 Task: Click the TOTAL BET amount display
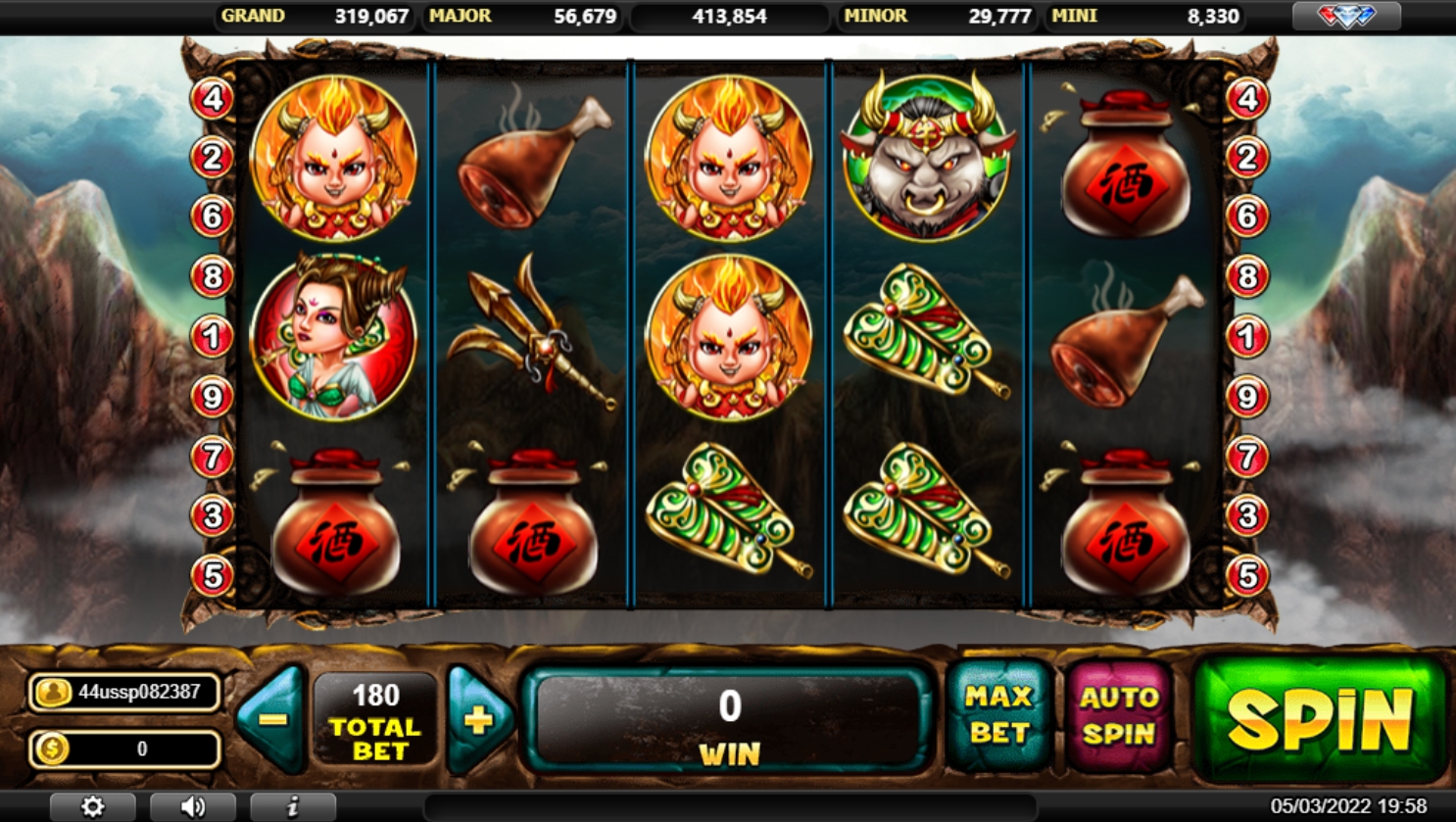[374, 718]
